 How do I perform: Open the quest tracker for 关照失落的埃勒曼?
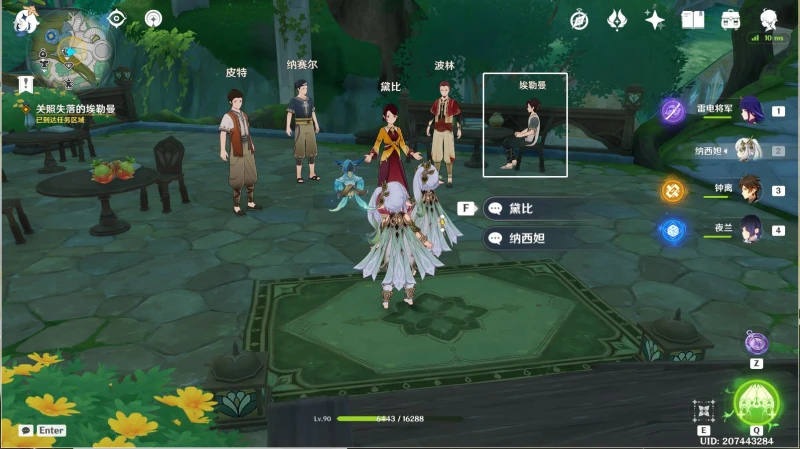pyautogui.click(x=75, y=109)
